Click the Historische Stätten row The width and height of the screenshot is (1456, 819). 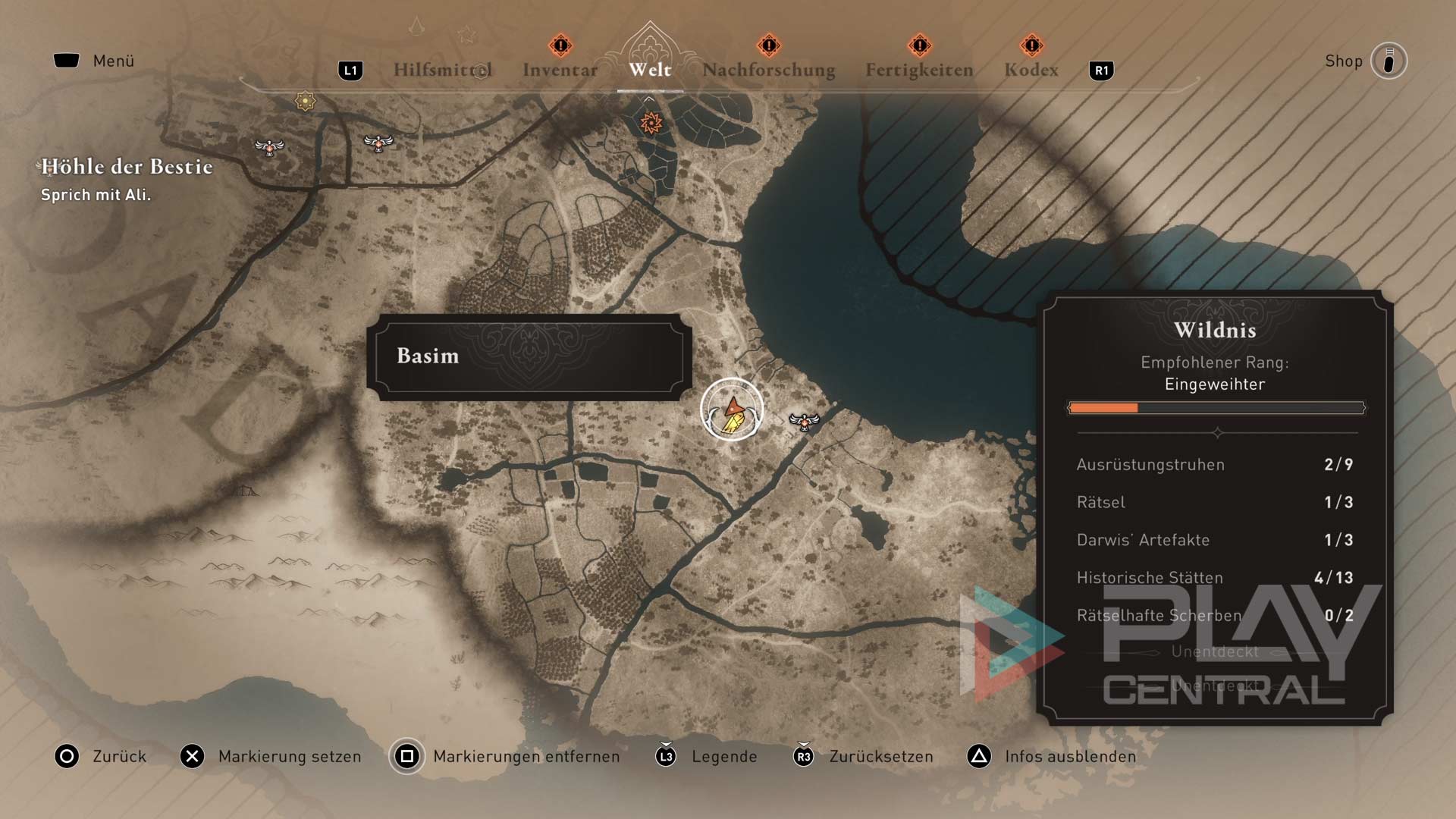coord(1214,578)
